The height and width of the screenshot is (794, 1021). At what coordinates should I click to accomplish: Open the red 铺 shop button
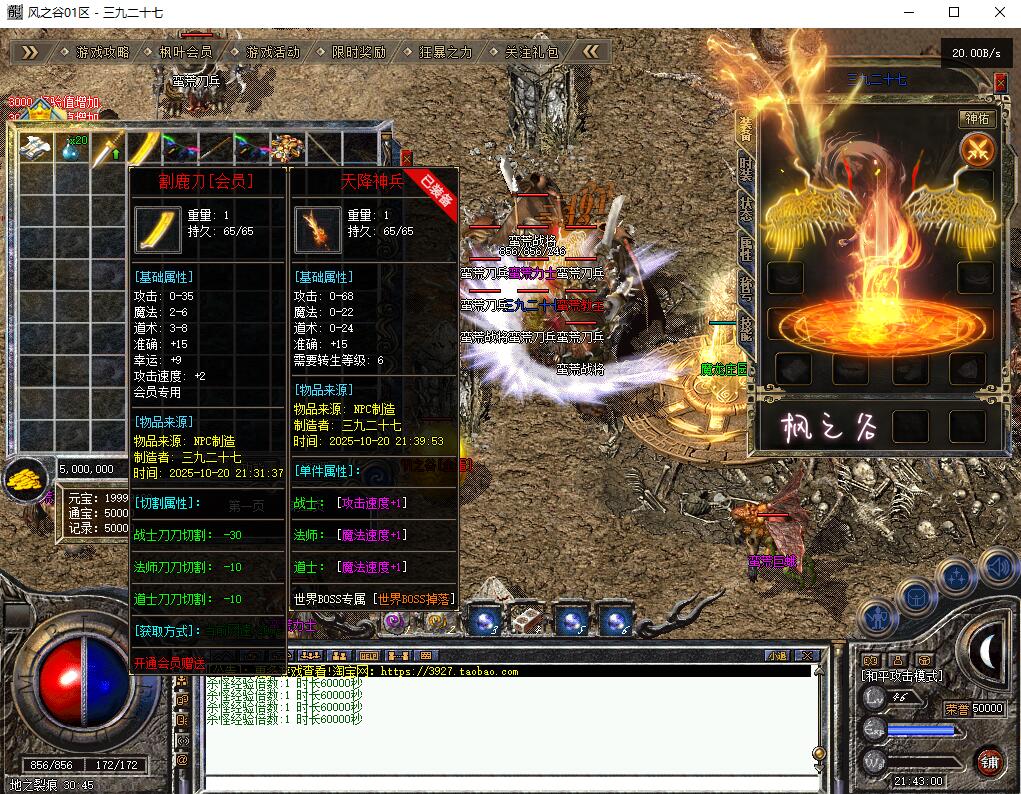click(989, 762)
